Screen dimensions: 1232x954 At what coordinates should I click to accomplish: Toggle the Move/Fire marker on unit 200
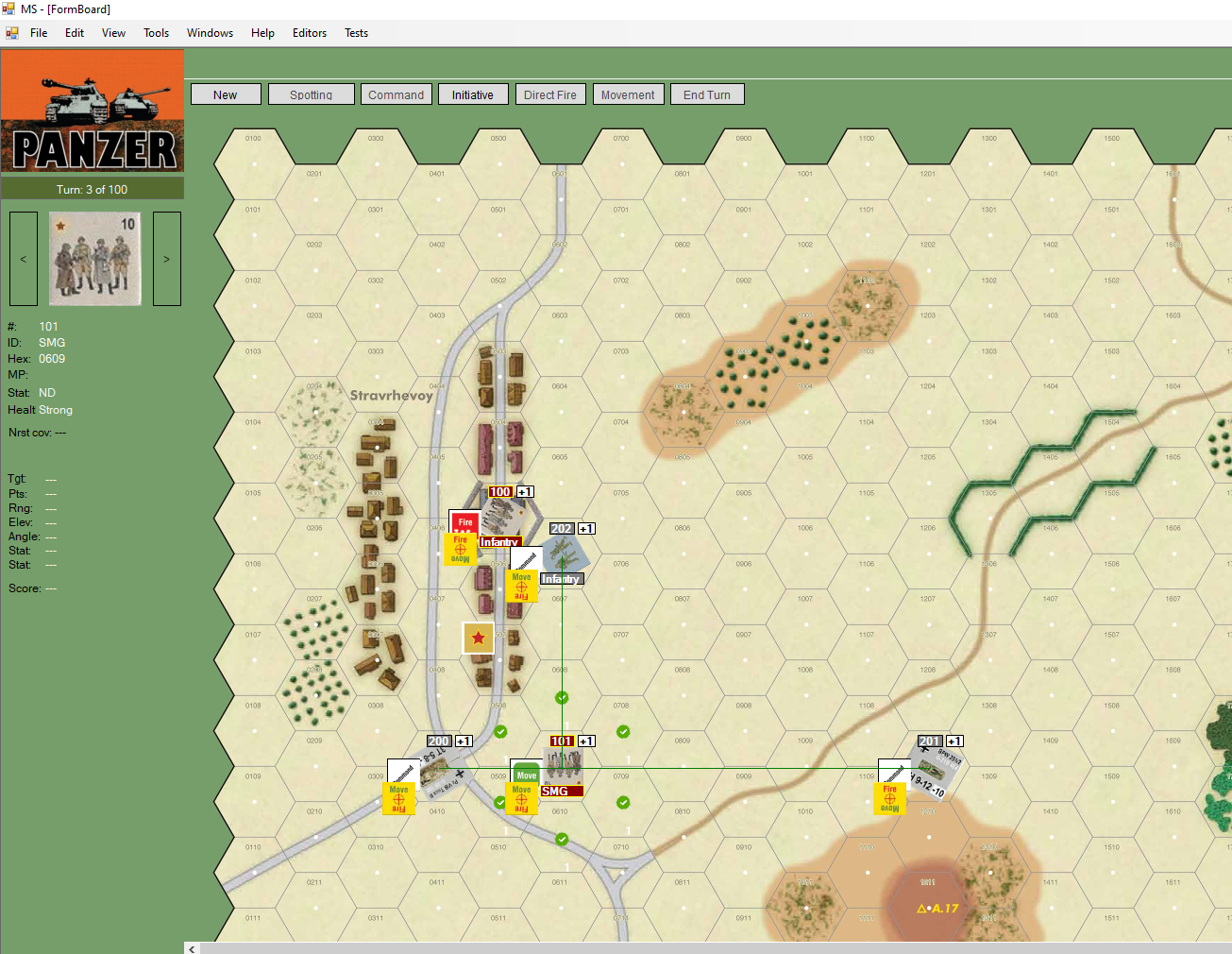(398, 799)
